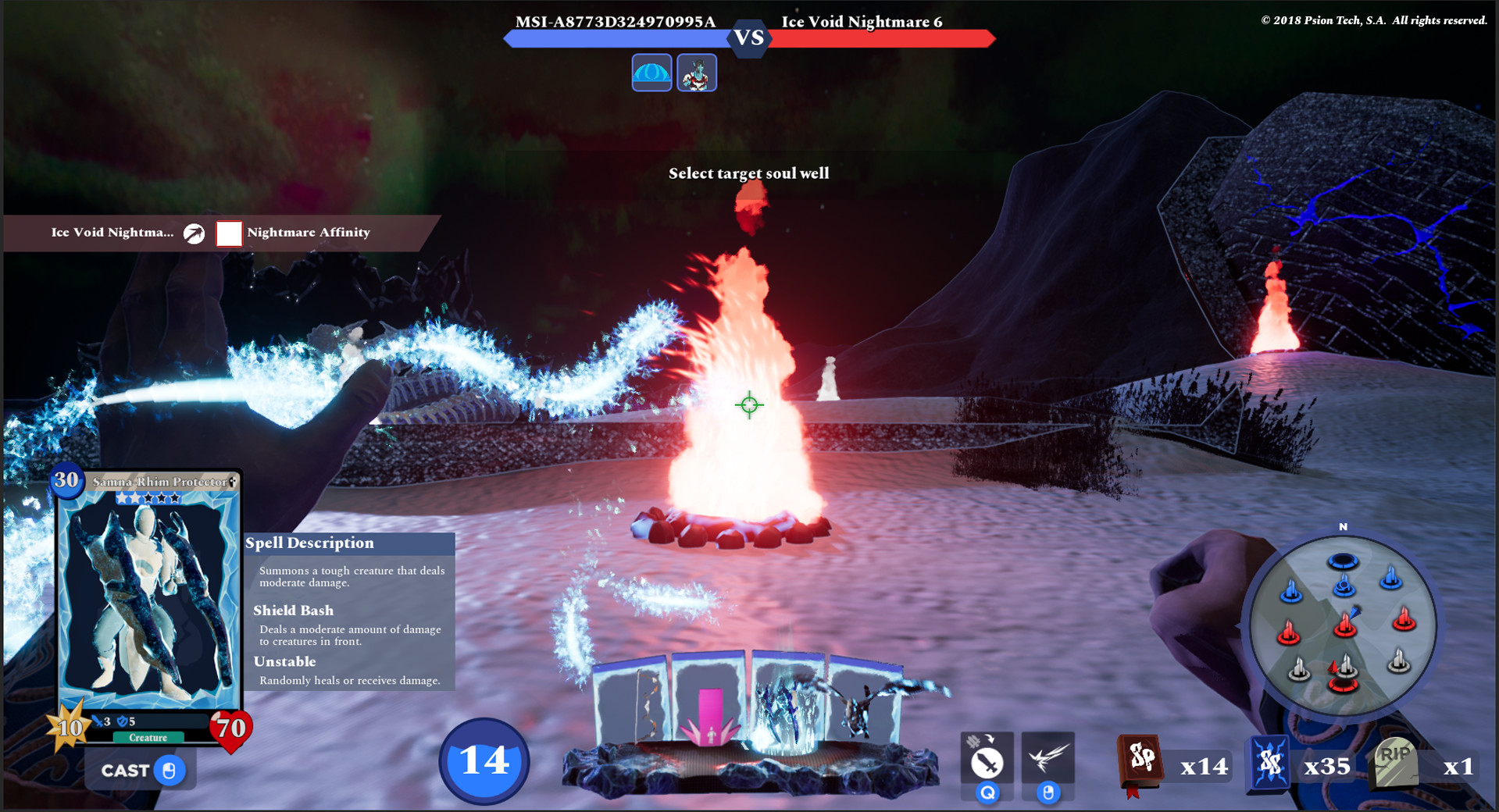Toggle the Nightmare Affinity checkbox
This screenshot has width=1499, height=812.
228,233
